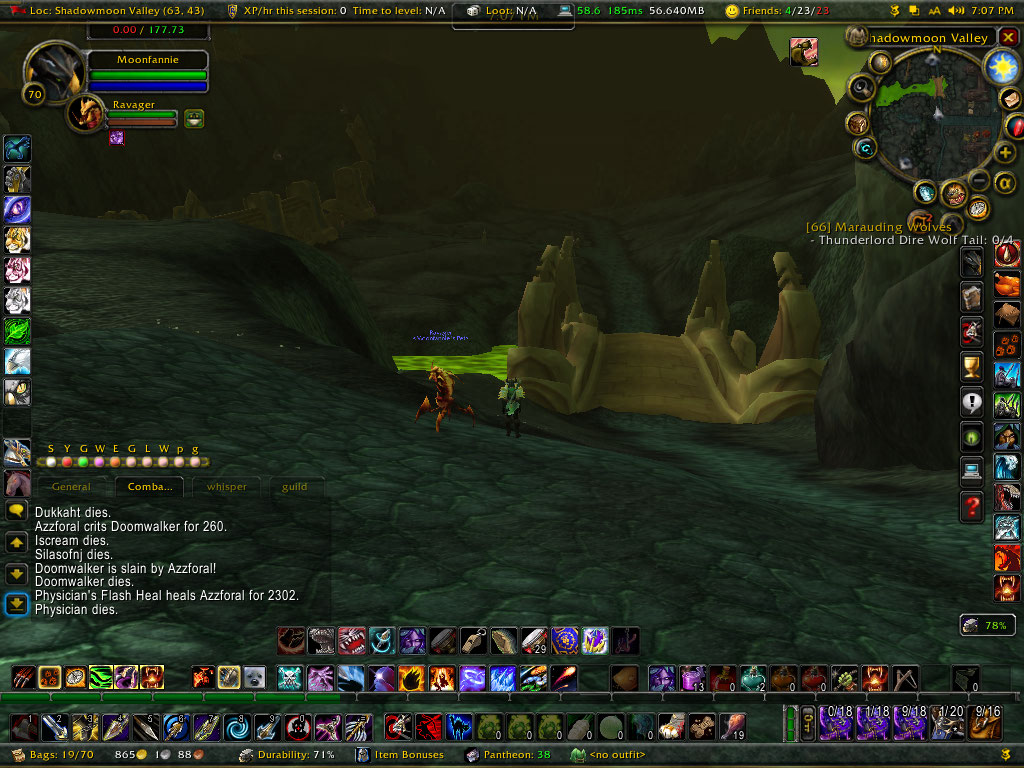1024x768 pixels.
Task: Zoom in the minimap with plus button
Action: point(1006,153)
